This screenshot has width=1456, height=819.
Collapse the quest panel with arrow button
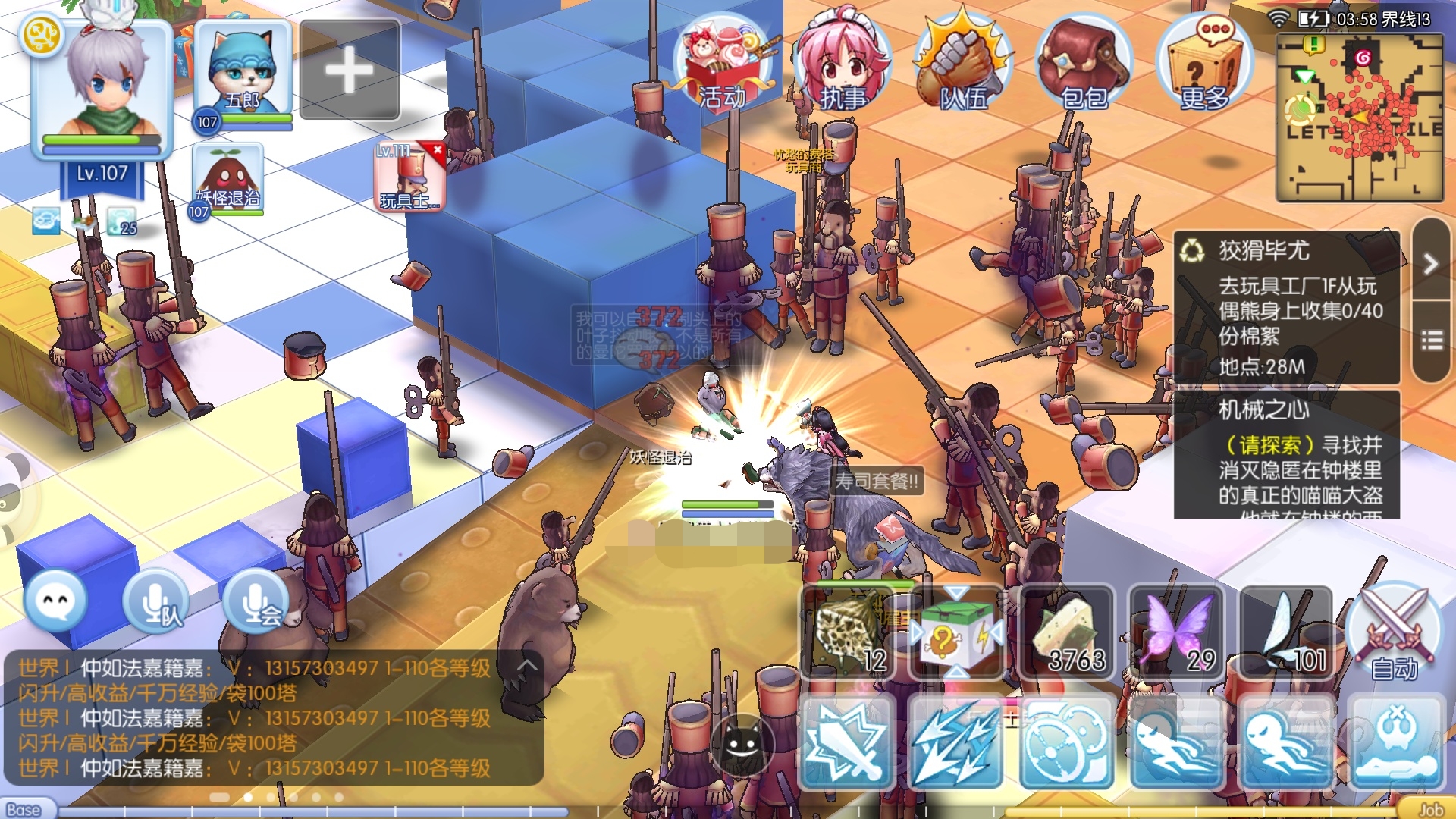click(1431, 263)
